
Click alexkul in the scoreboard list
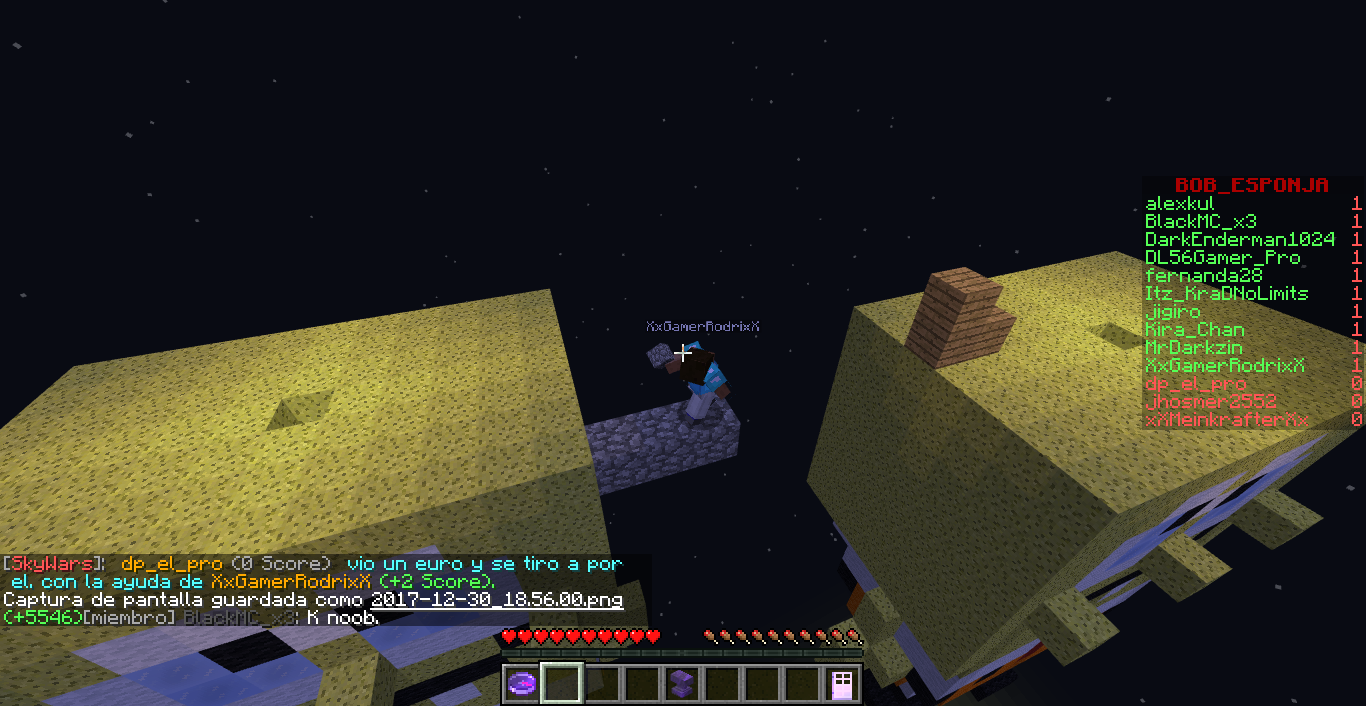coord(1180,204)
